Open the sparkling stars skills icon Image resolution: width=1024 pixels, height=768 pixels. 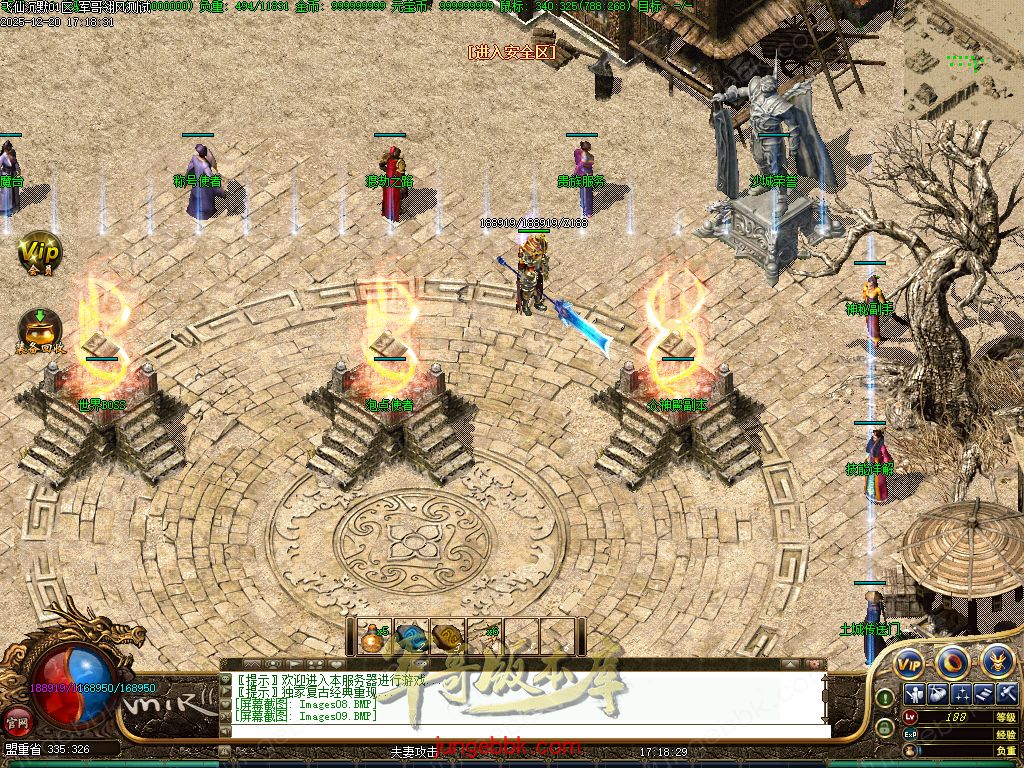[x=961, y=694]
